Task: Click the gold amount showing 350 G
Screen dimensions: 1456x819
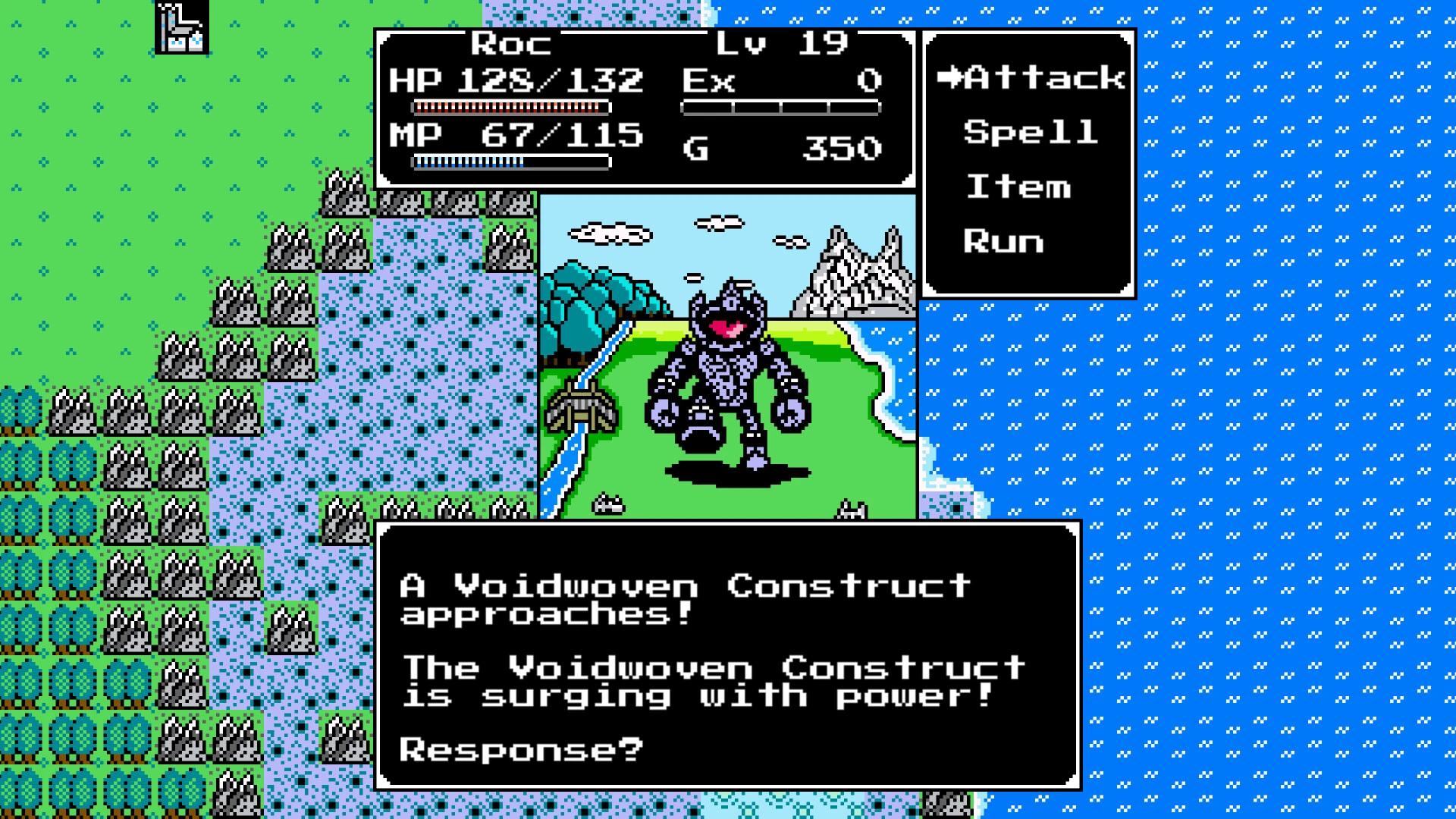Action: [842, 149]
